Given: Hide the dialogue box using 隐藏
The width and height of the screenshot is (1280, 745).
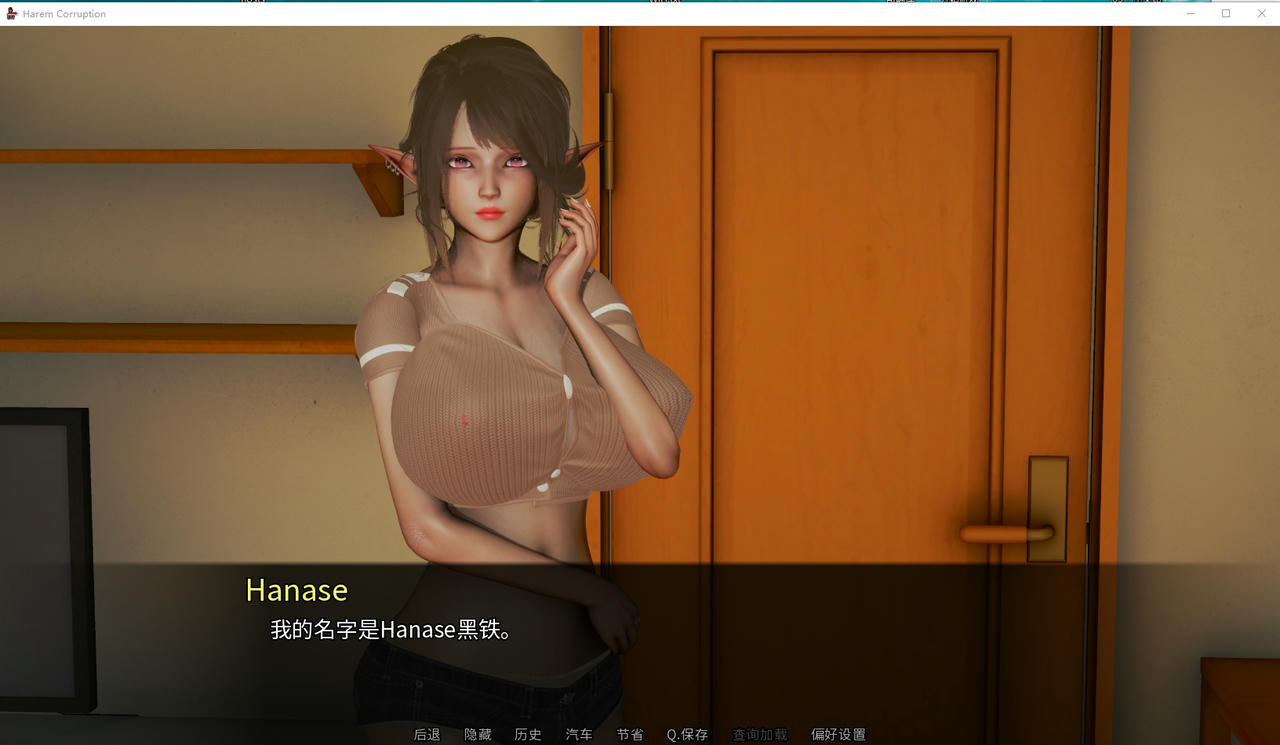Looking at the screenshot, I should point(479,734).
